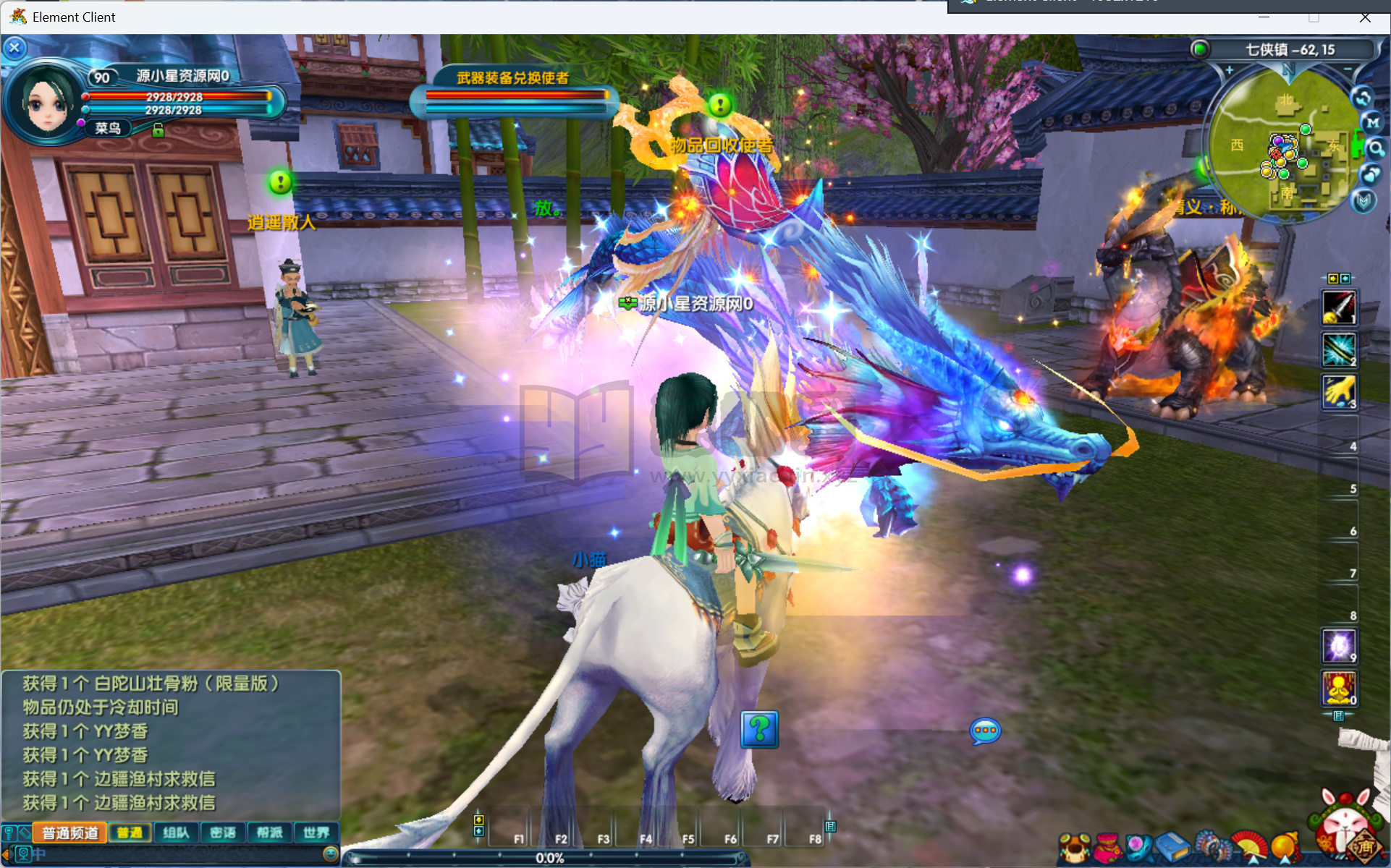Zoom out the minimap with minus button
1391x868 pixels.
point(1348,70)
